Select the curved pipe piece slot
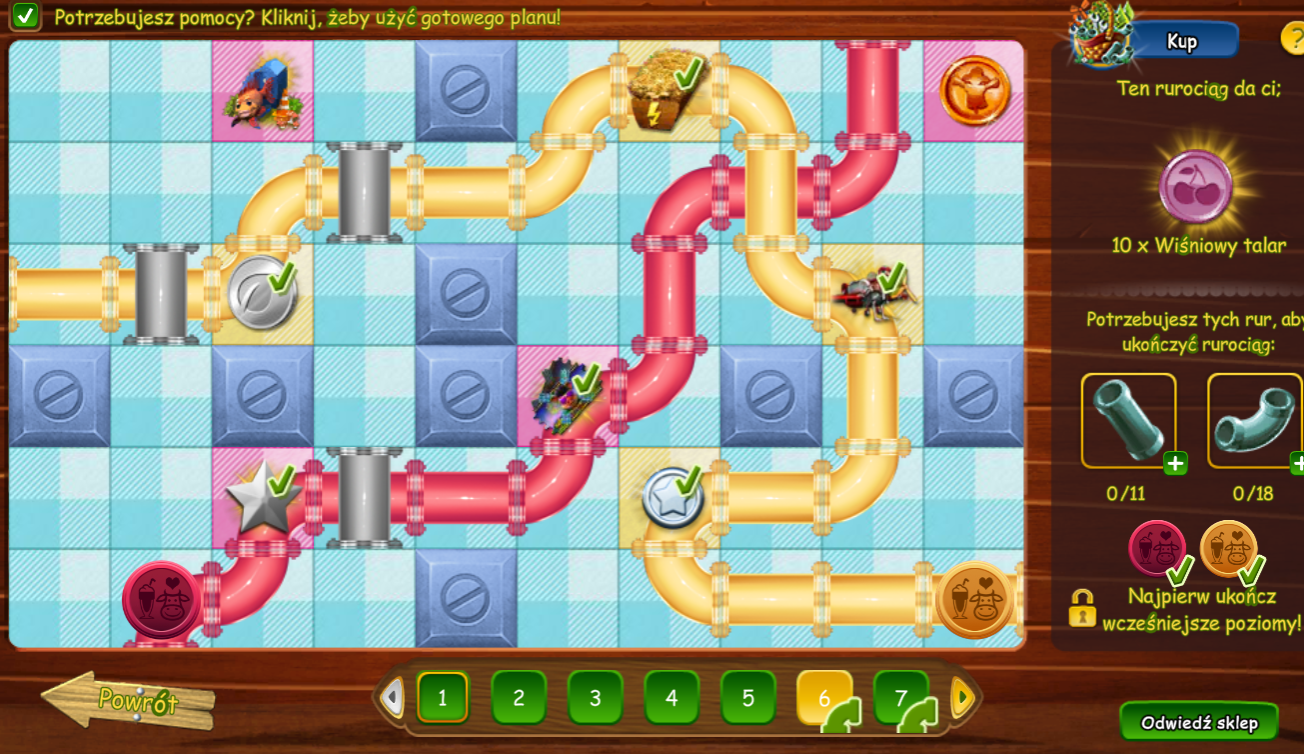Viewport: 1304px width, 754px height. point(1253,421)
